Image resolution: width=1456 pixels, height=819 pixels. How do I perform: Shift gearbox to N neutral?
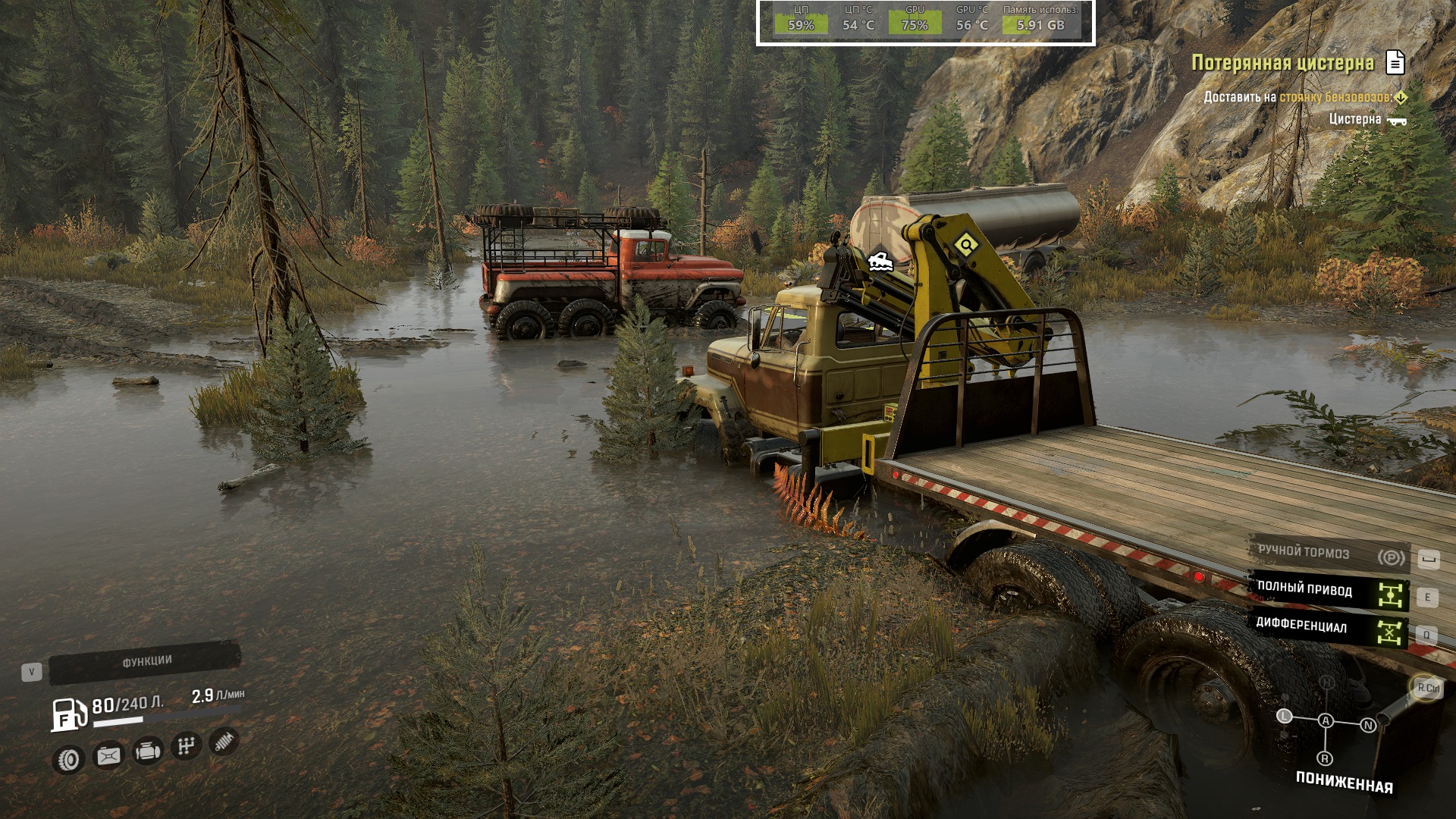pyautogui.click(x=1368, y=725)
